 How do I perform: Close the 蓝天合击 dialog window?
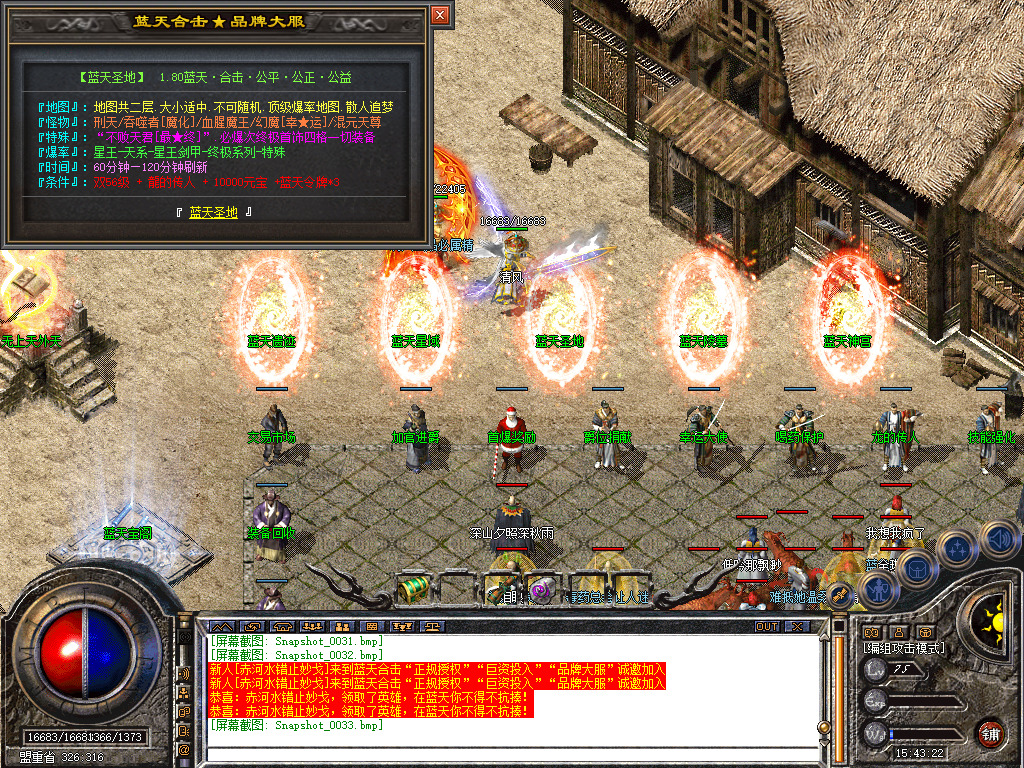tap(440, 15)
